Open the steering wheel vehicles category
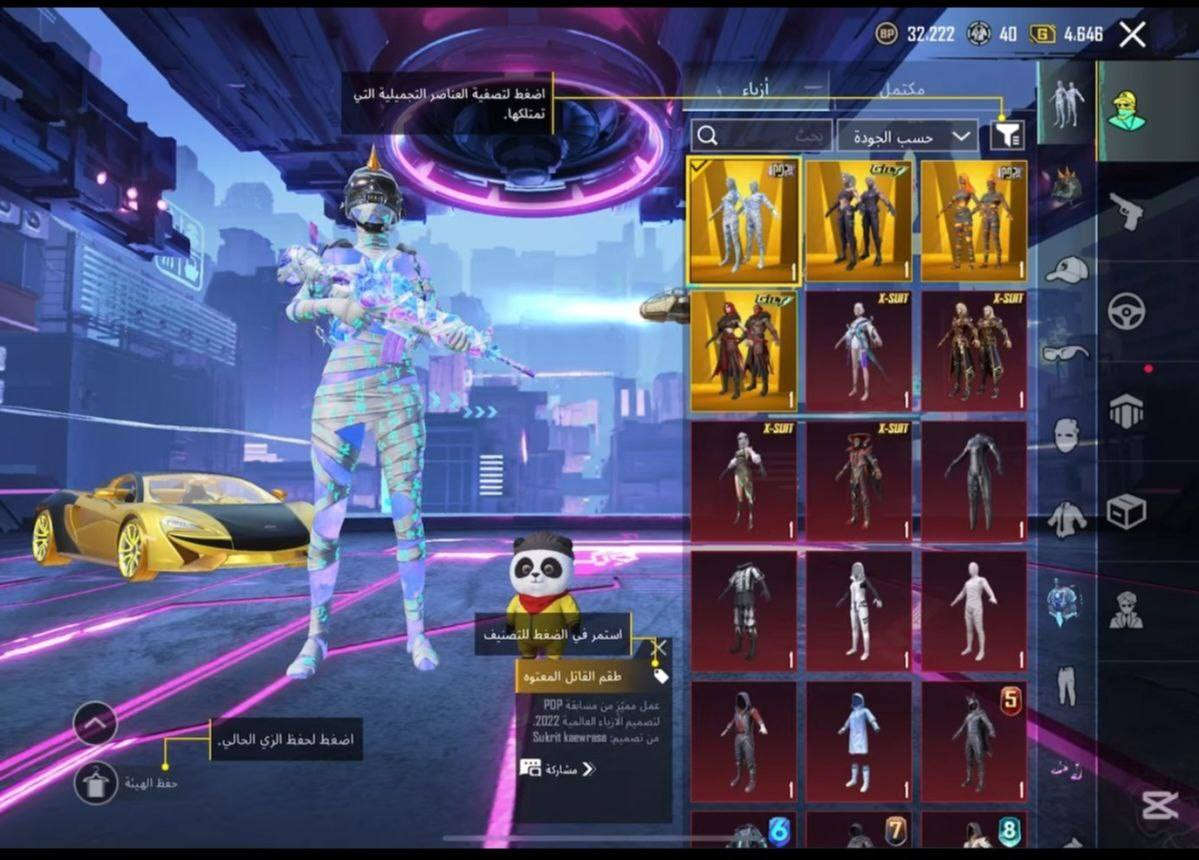1199x860 pixels. coord(1125,312)
